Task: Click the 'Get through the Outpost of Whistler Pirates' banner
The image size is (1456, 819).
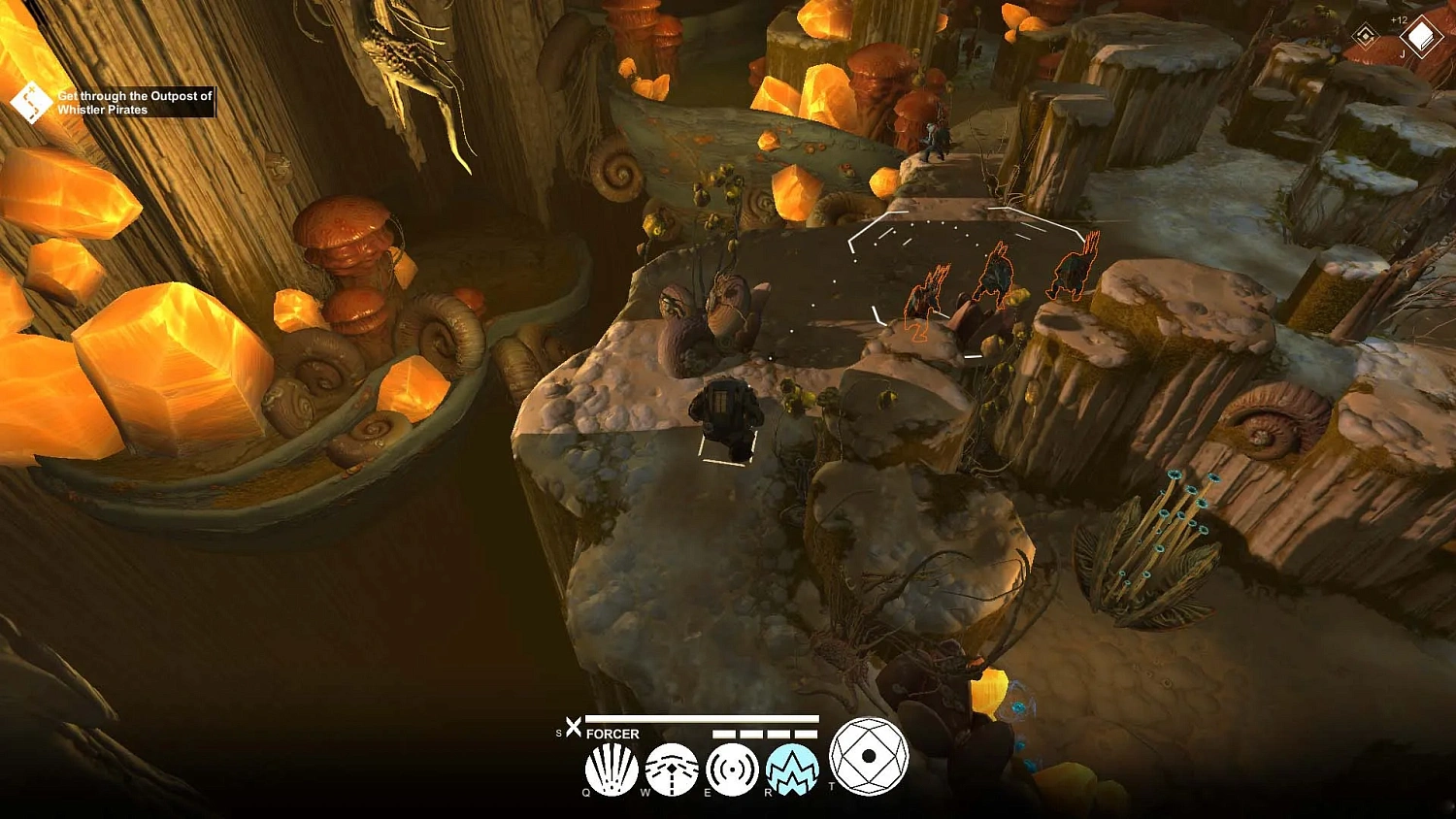Action: click(x=134, y=102)
